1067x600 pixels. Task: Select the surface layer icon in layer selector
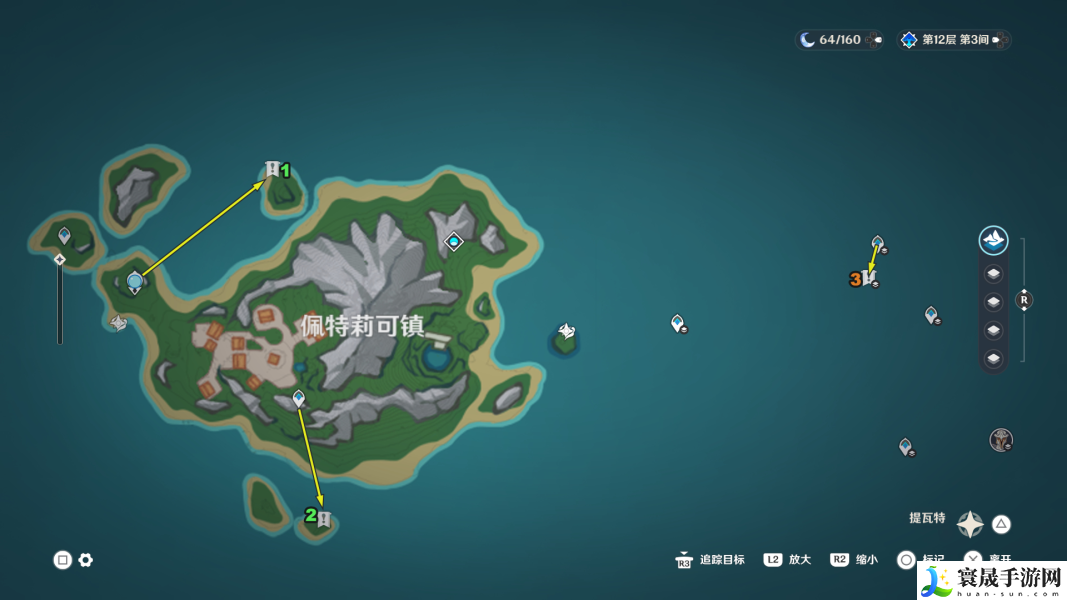[993, 240]
